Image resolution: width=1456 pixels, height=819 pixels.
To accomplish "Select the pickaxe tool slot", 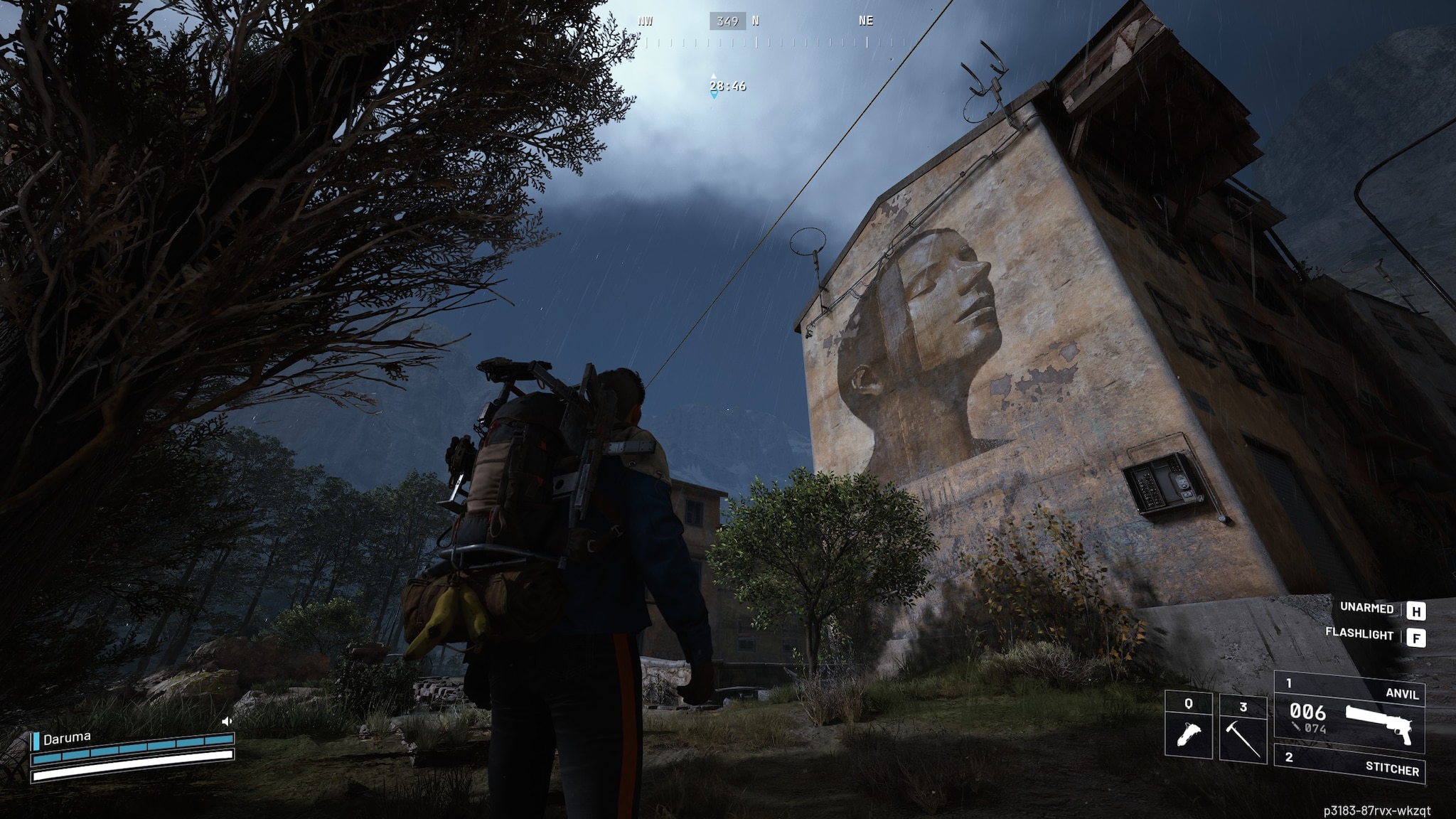I will click(x=1243, y=729).
